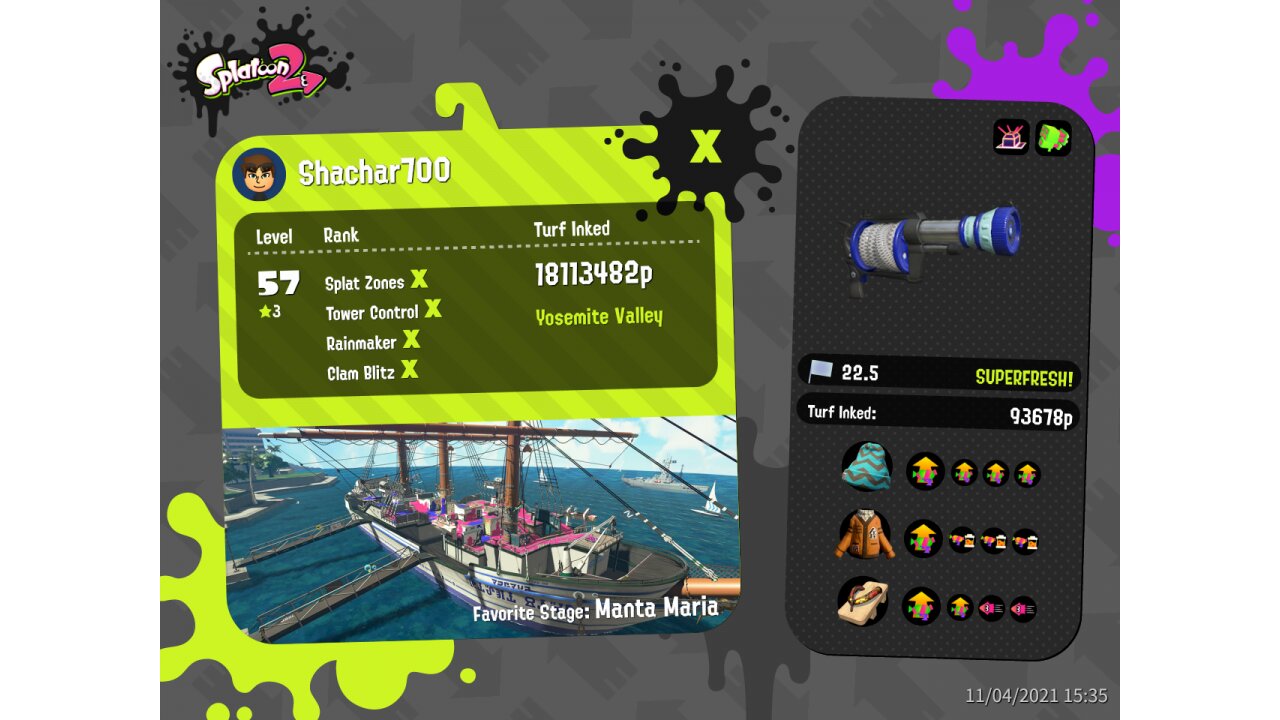Viewport: 1280px width, 720px height.
Task: Choose the orange jacket clothing item
Action: (865, 535)
